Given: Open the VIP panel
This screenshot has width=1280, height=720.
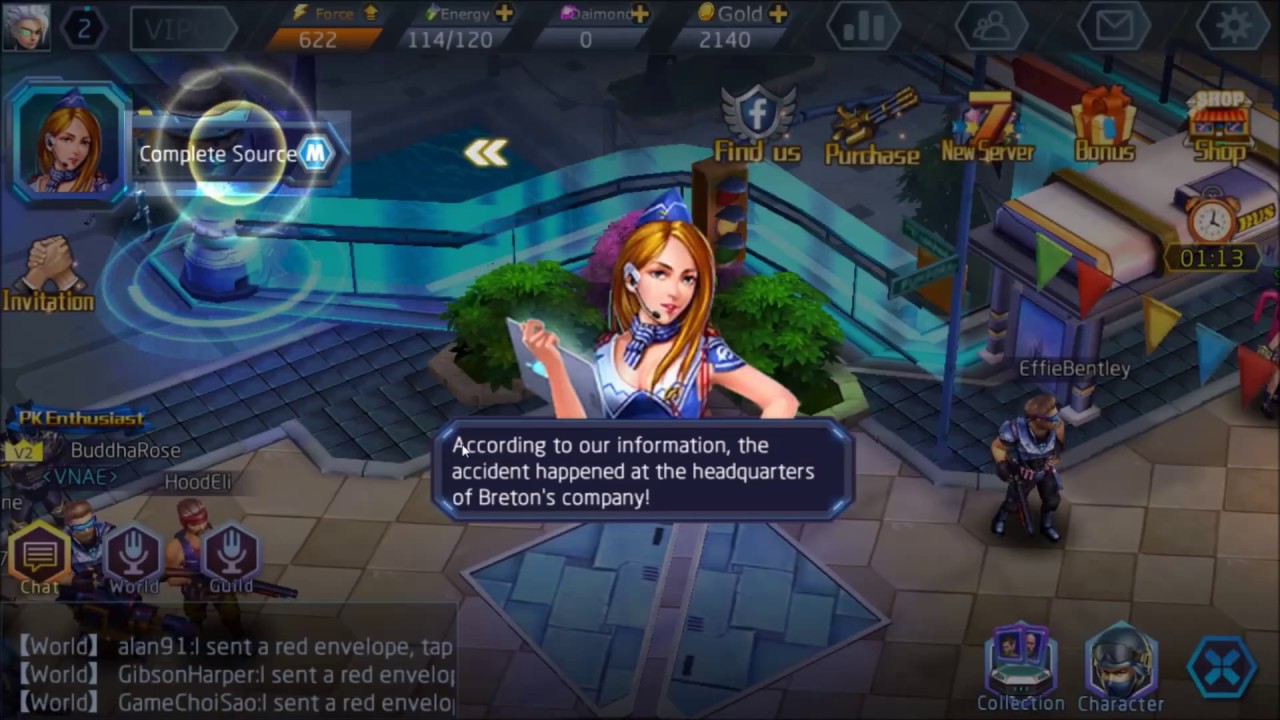Looking at the screenshot, I should (x=181, y=27).
